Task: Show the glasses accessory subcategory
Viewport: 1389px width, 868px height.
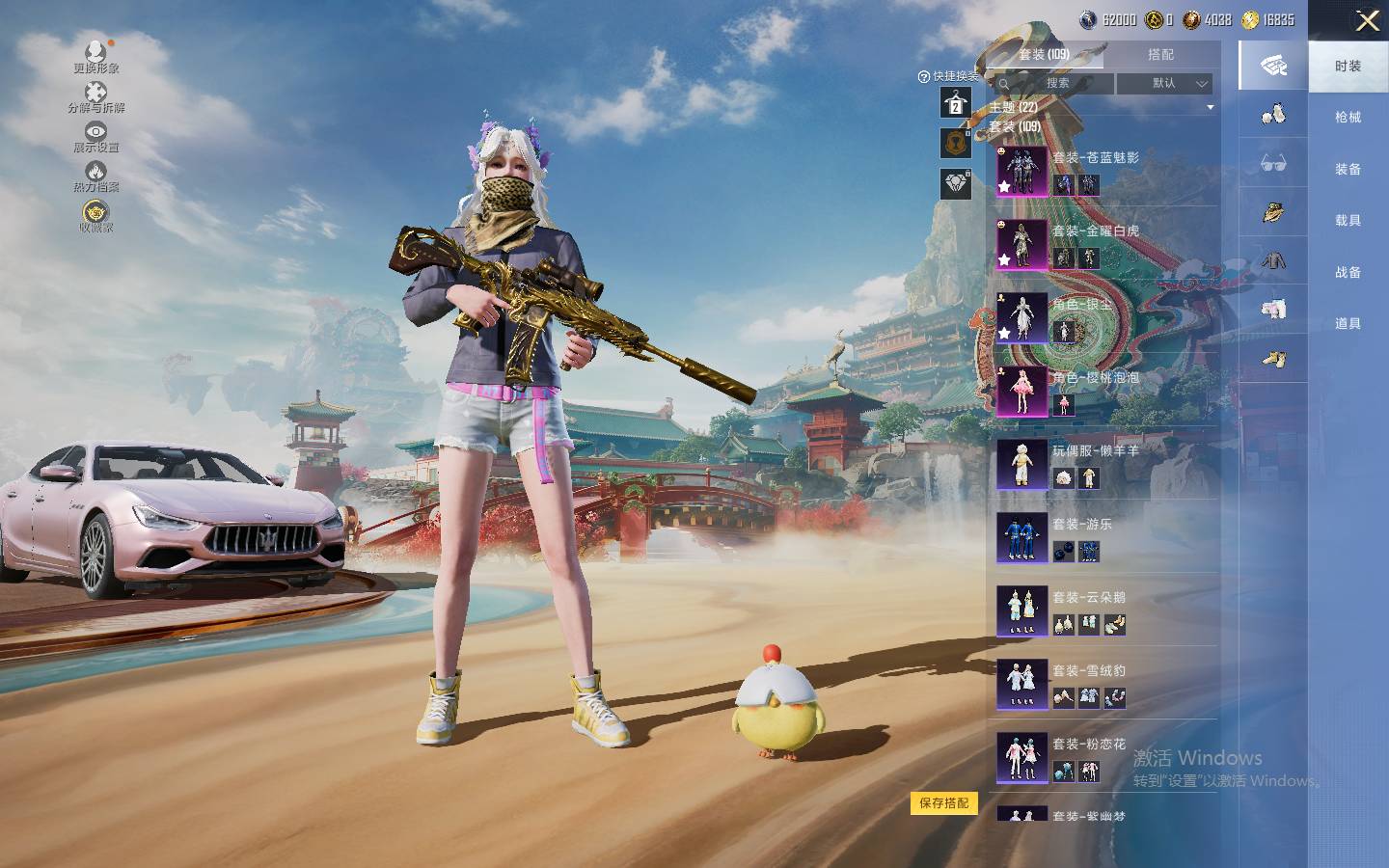Action: 1273,164
